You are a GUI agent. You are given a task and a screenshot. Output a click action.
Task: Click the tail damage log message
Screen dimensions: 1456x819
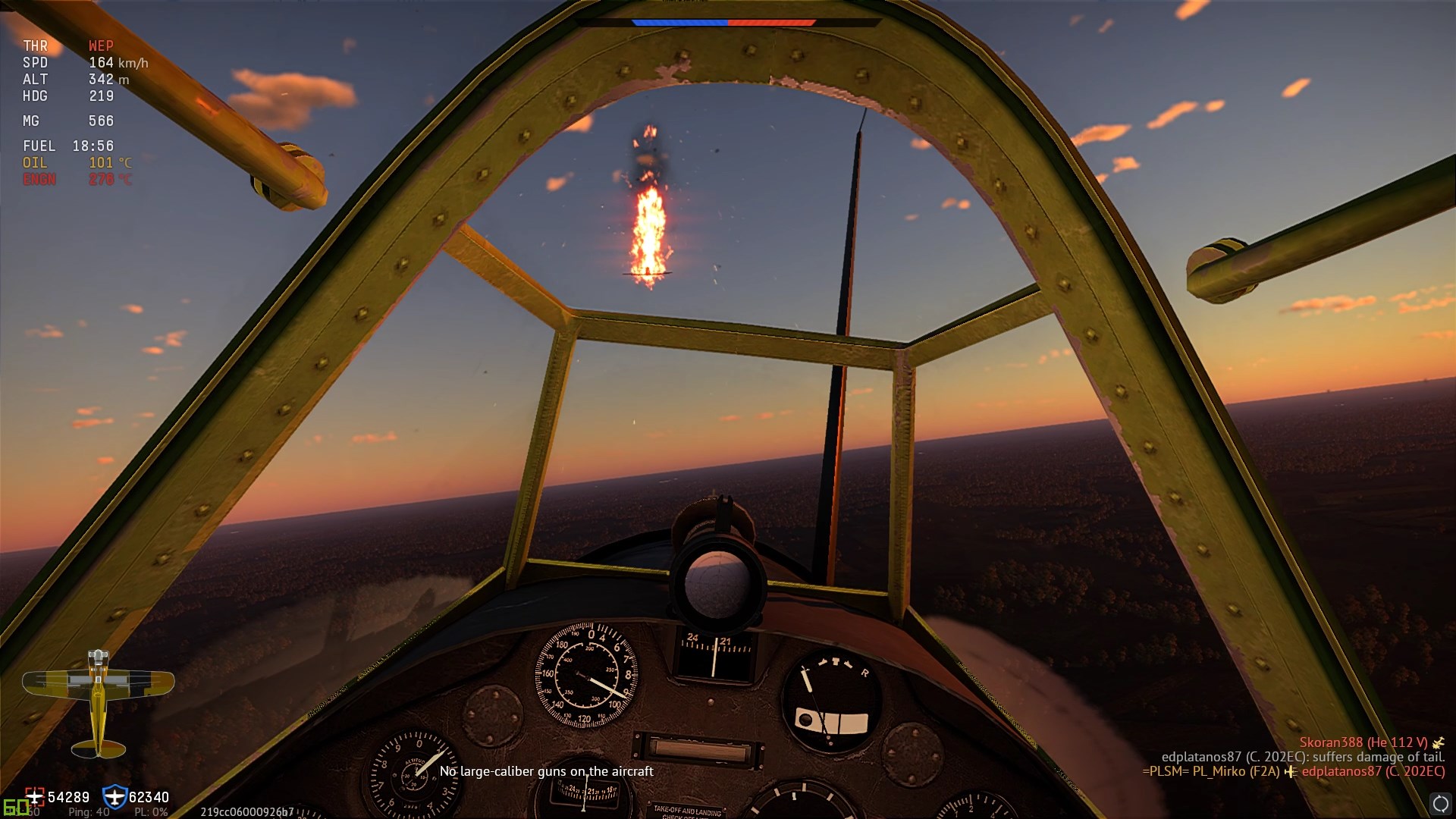click(x=1303, y=757)
